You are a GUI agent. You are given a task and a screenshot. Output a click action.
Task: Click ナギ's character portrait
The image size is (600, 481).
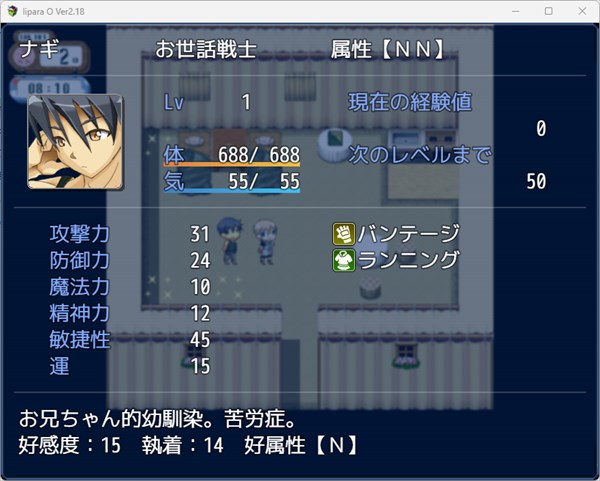click(75, 142)
